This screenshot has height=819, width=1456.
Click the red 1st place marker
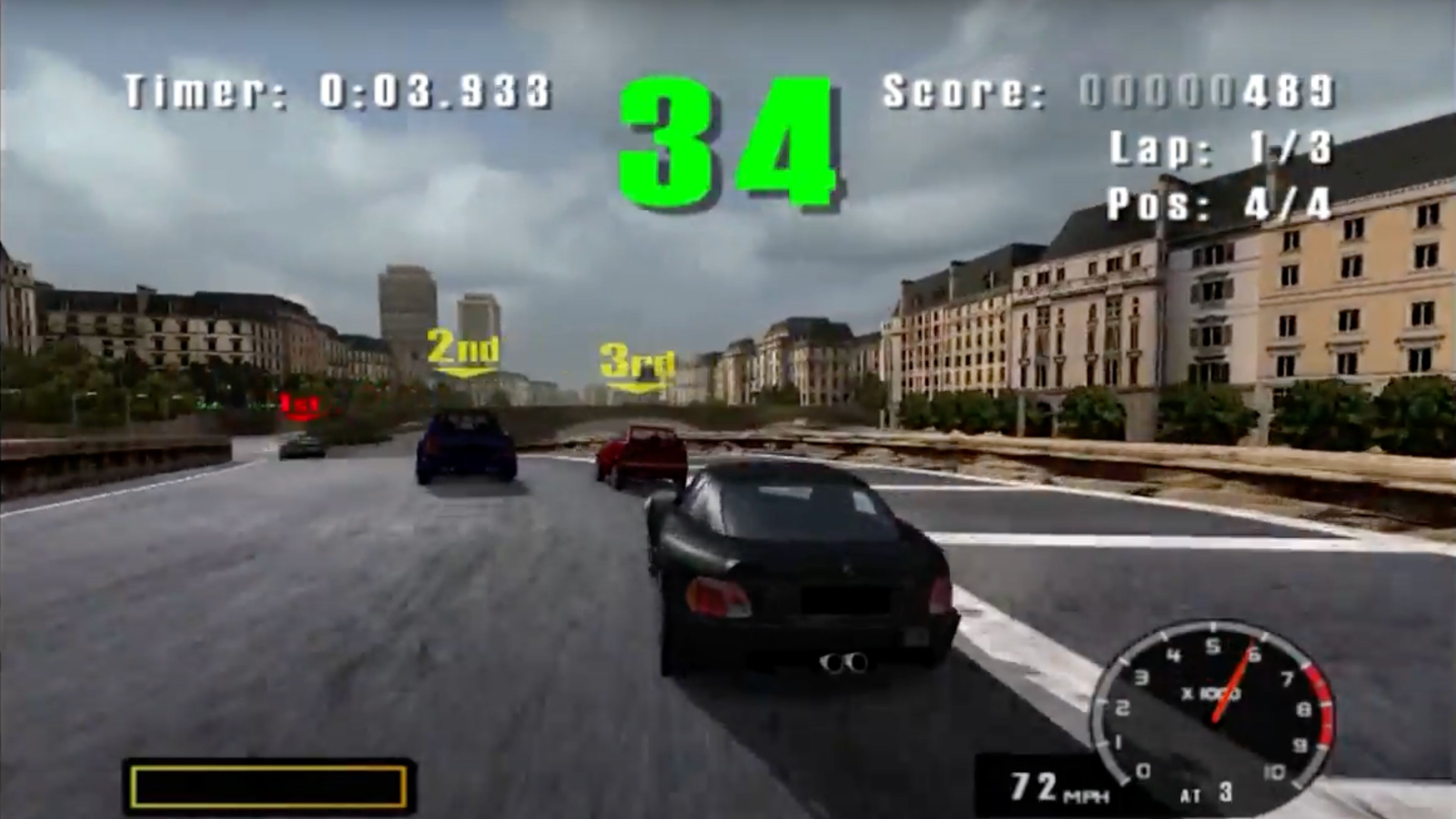click(300, 404)
